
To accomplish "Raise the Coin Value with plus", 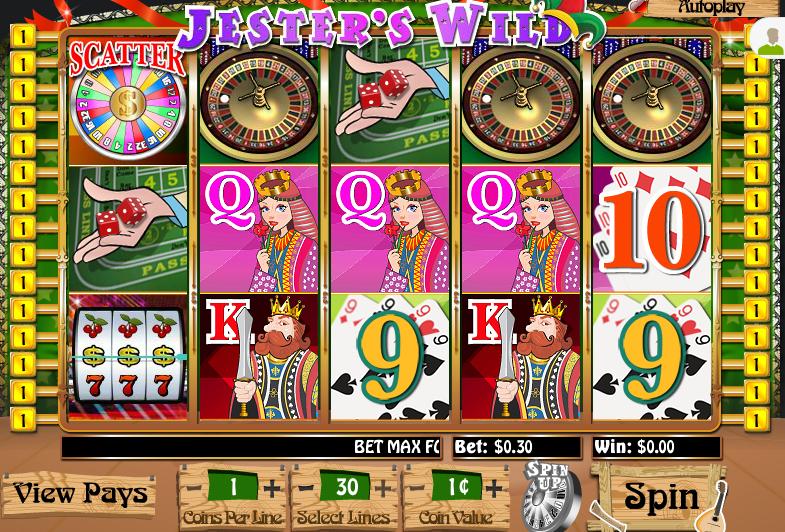I will pos(494,488).
